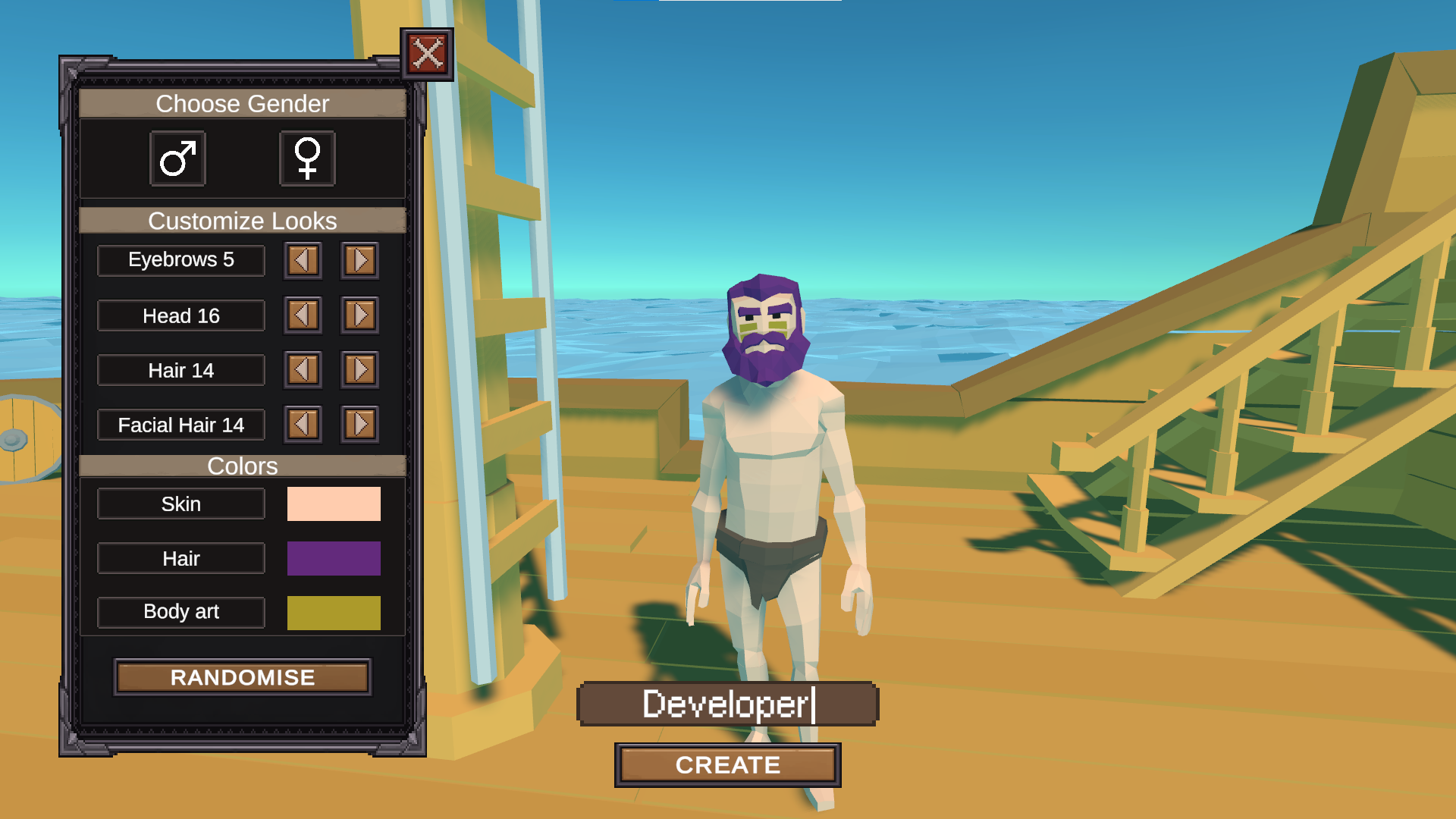Click the Eyebrows 5 label box
Screen dimensions: 1456x819
[180, 260]
